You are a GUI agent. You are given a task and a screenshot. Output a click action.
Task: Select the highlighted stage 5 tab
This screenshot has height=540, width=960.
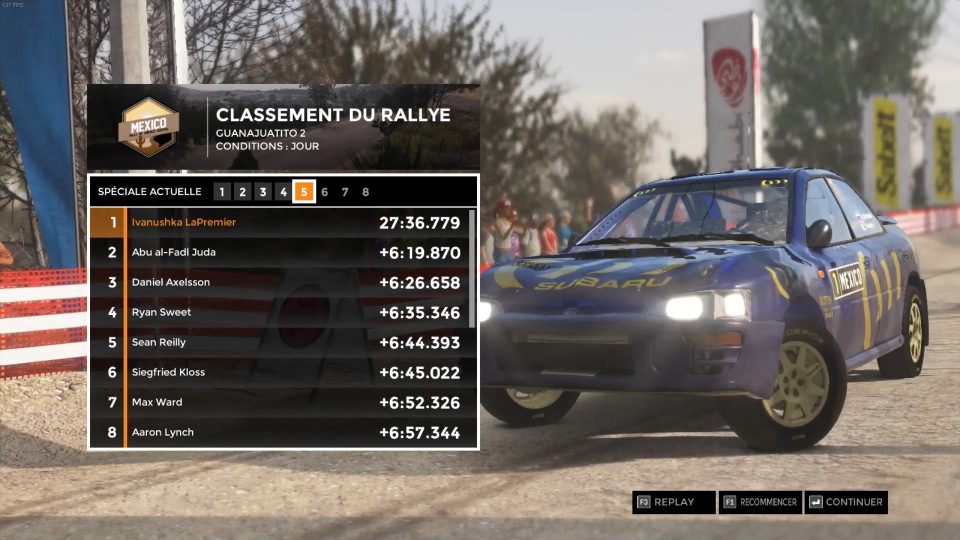pyautogui.click(x=304, y=192)
